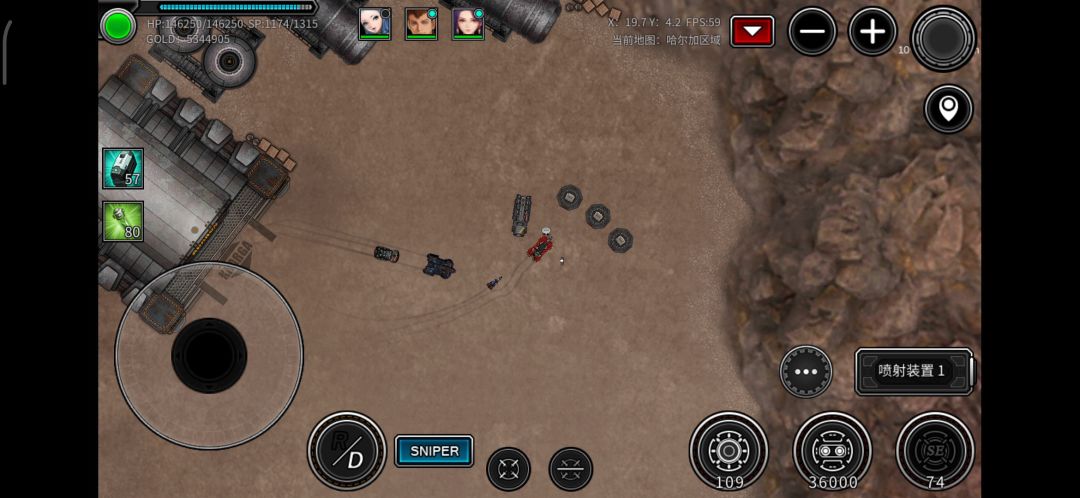This screenshot has height=498, width=1080.
Task: Zoom in with the plus button
Action: [872, 32]
